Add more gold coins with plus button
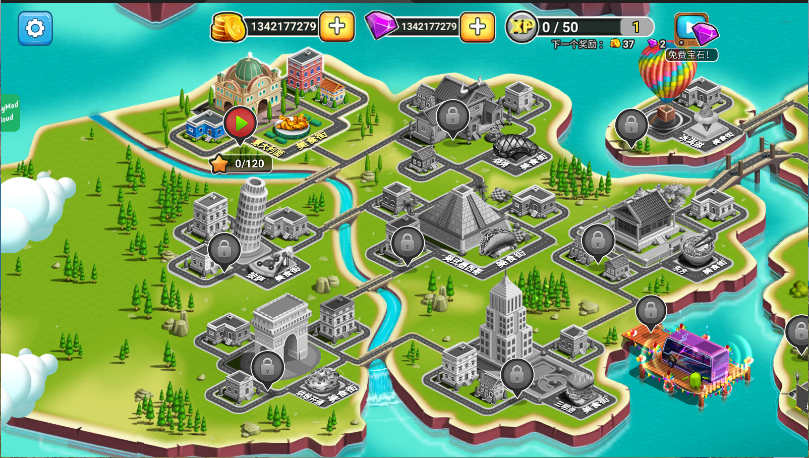Screen dimensions: 809x458 pos(337,27)
